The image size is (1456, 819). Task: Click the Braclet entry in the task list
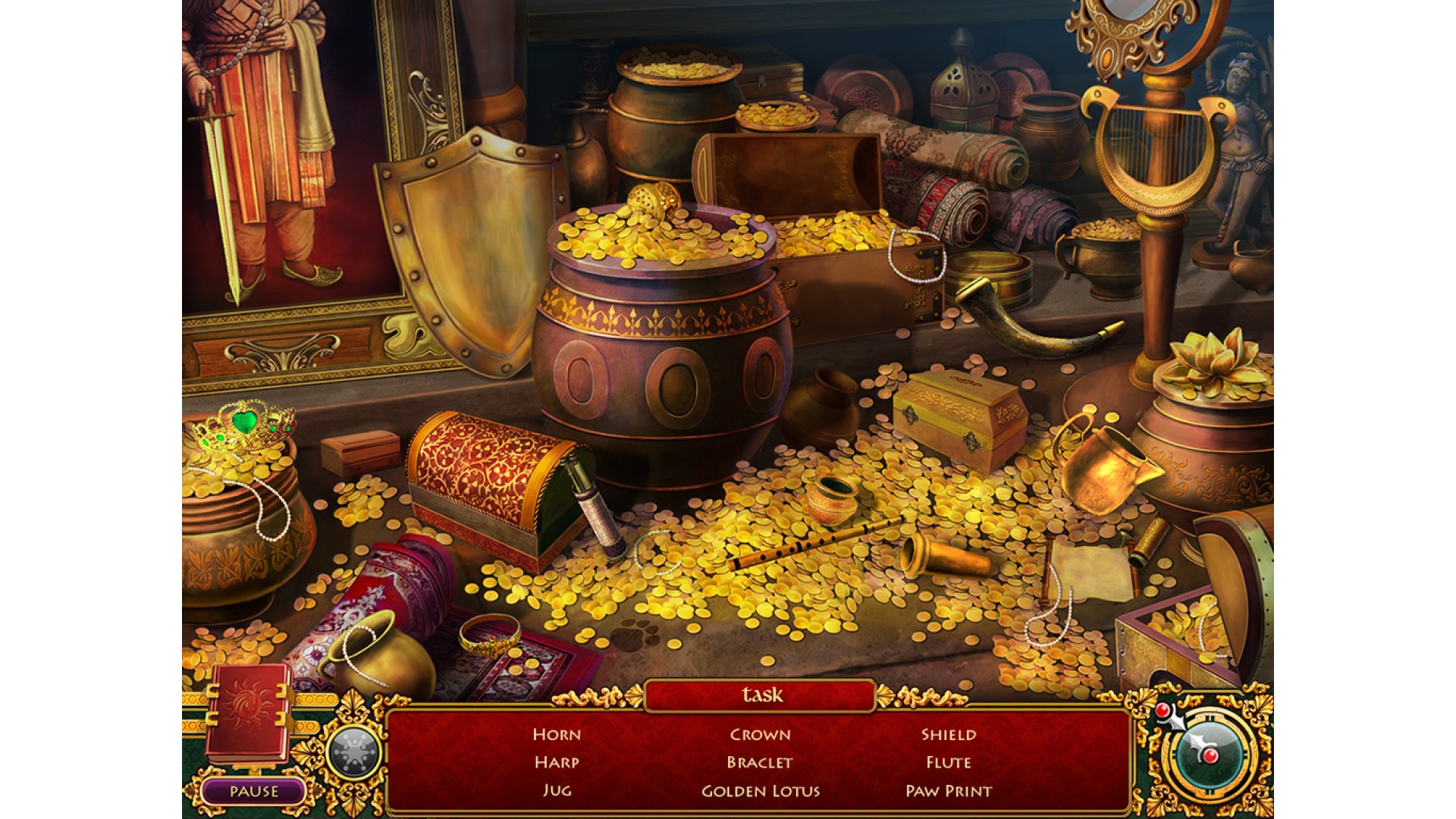click(x=760, y=762)
